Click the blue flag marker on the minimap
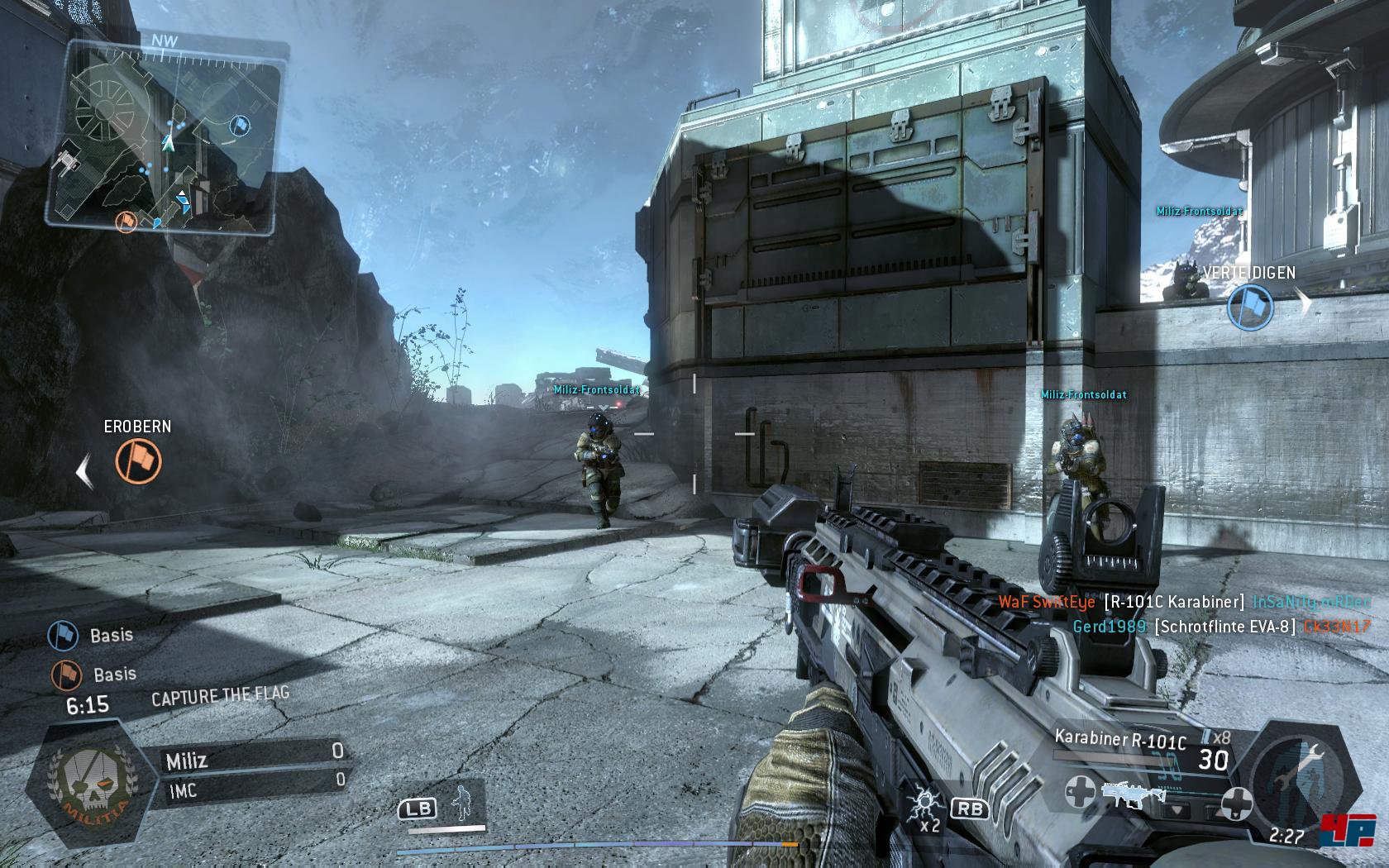Image resolution: width=1389 pixels, height=868 pixels. (x=239, y=125)
